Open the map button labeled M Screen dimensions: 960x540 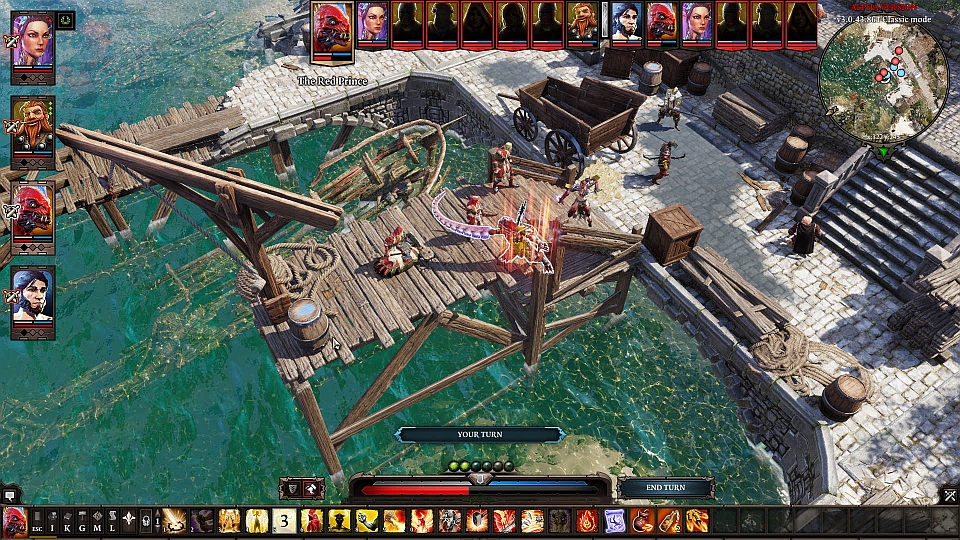98,520
